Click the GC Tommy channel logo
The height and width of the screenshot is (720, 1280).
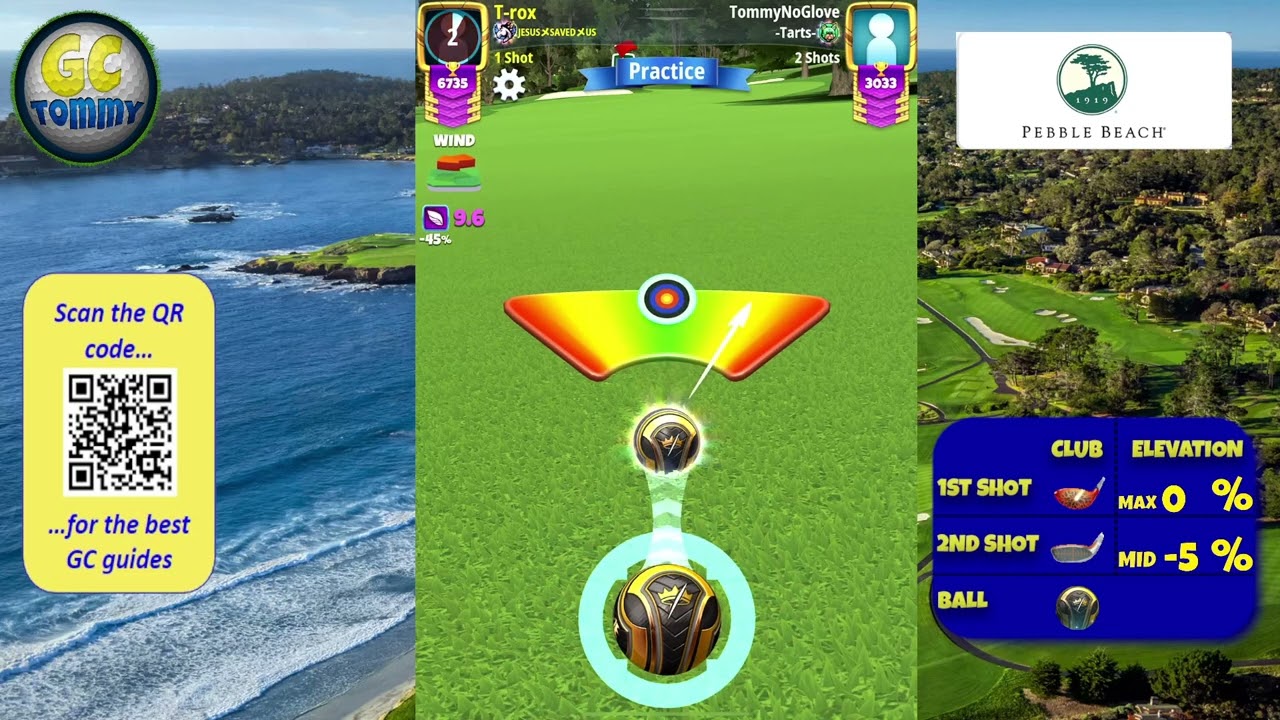(86, 87)
